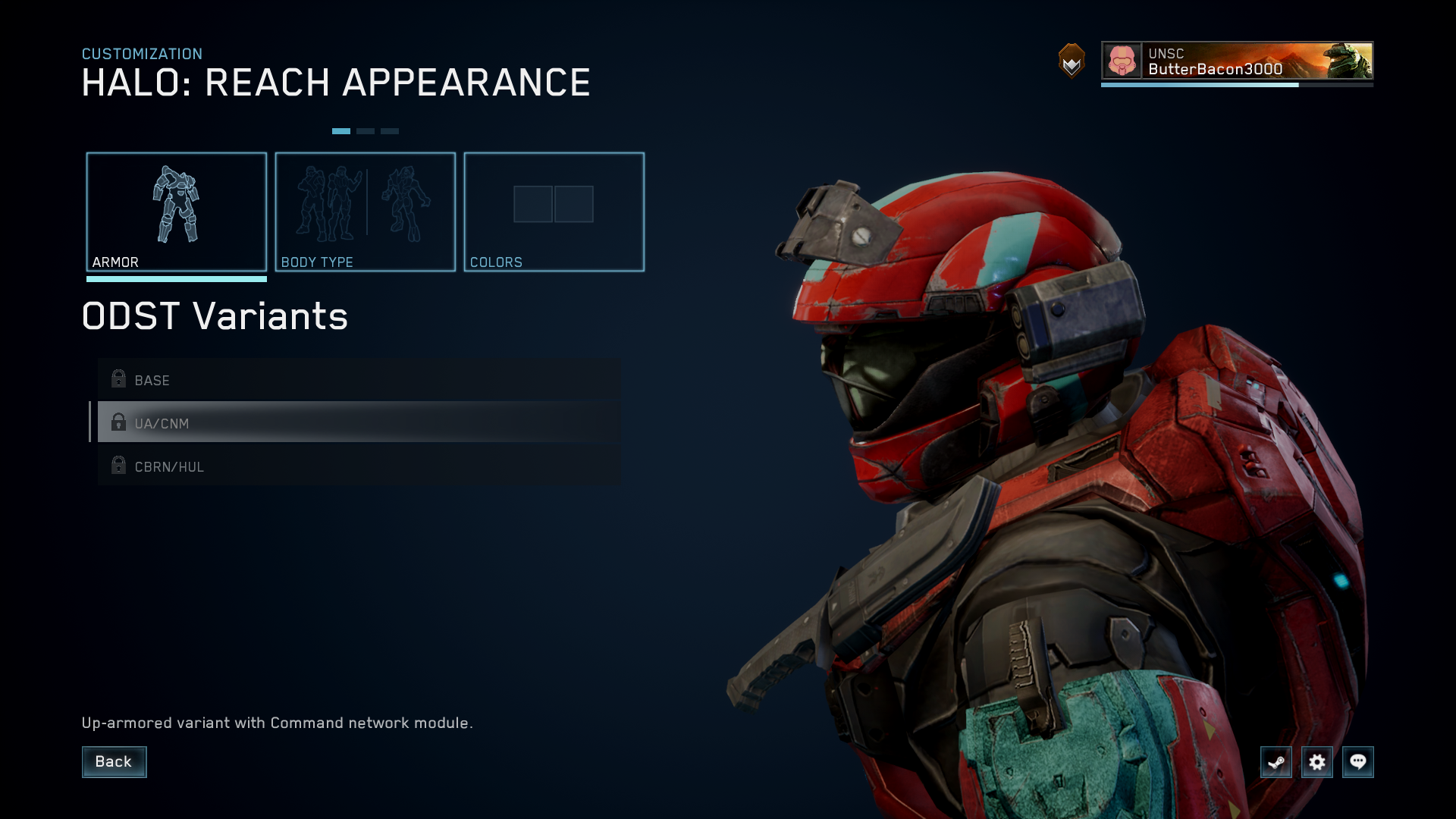Click the highlighted first page indicator dash
This screenshot has width=1456, height=819.
pos(341,130)
